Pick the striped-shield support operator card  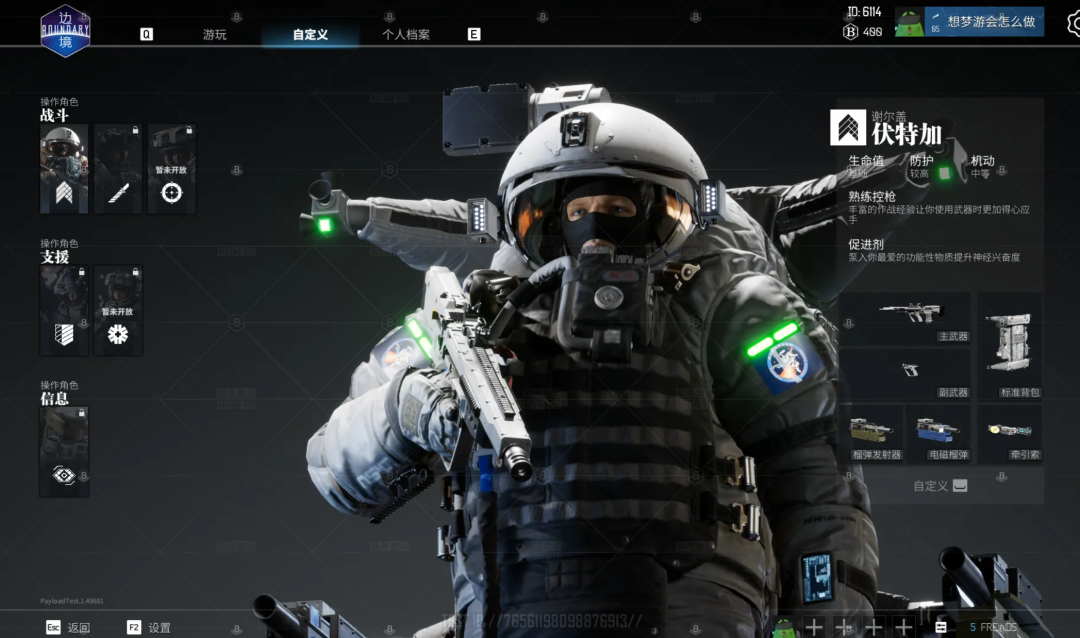(64, 310)
